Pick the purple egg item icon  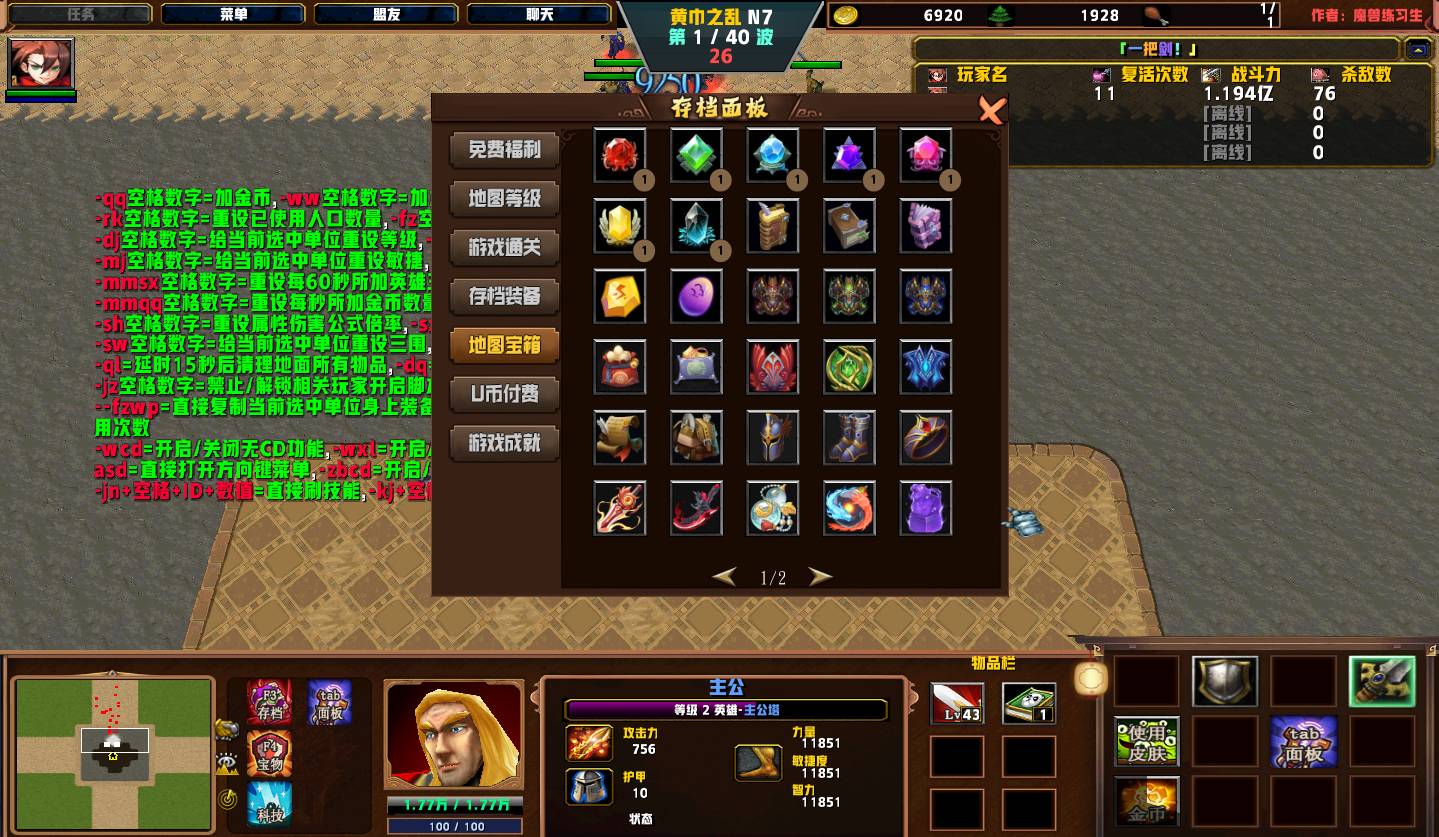[696, 297]
